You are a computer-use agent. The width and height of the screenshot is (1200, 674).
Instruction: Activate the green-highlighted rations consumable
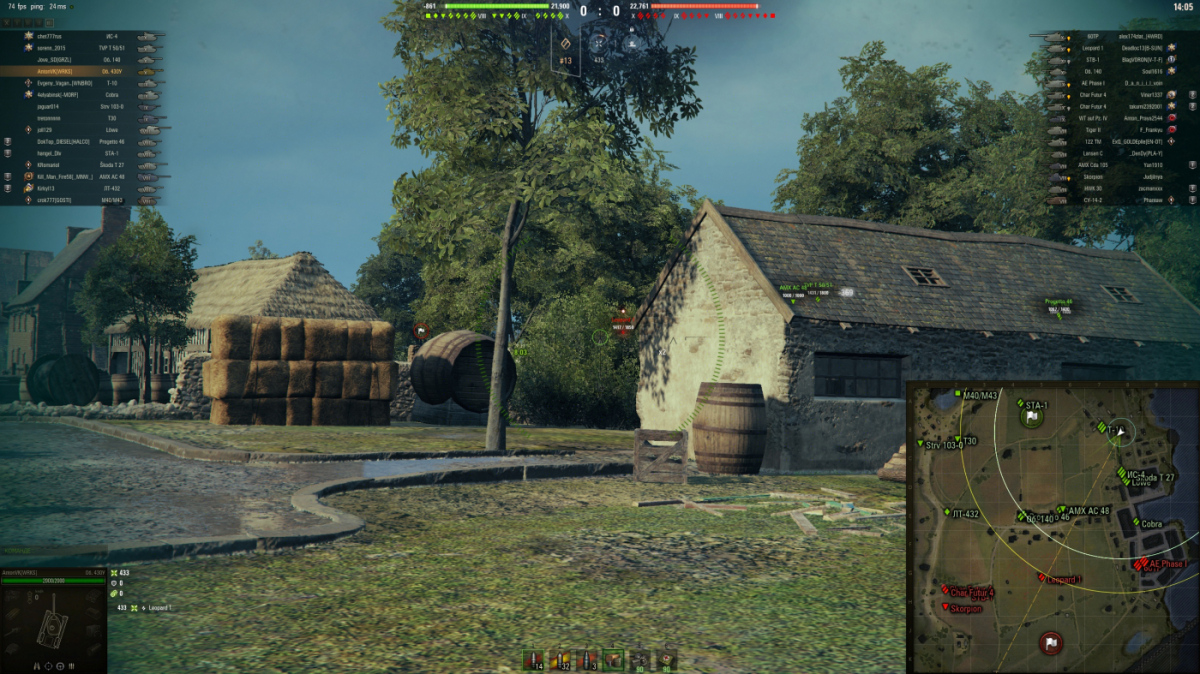[614, 660]
